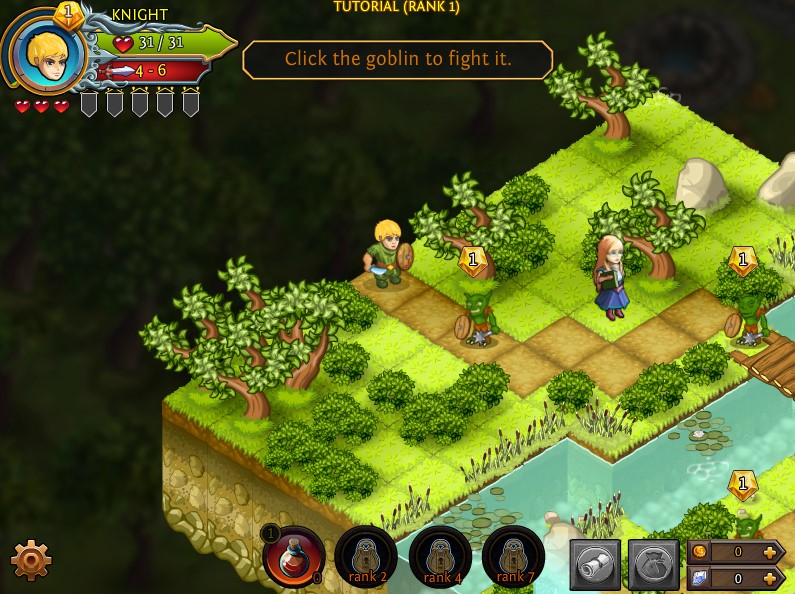Add more gems with plus button
The image size is (795, 594).
coord(769,578)
